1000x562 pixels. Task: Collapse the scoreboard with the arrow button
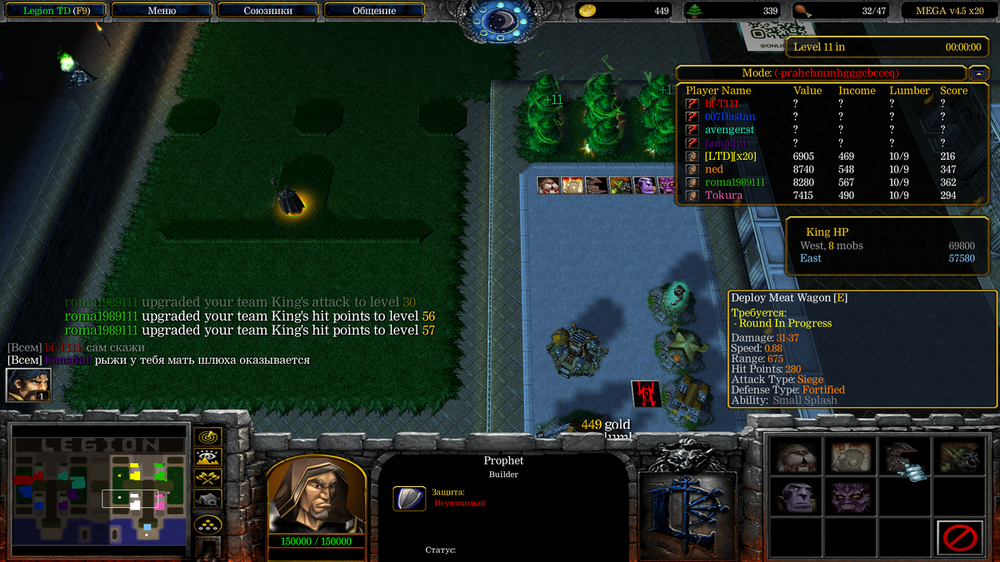point(979,73)
